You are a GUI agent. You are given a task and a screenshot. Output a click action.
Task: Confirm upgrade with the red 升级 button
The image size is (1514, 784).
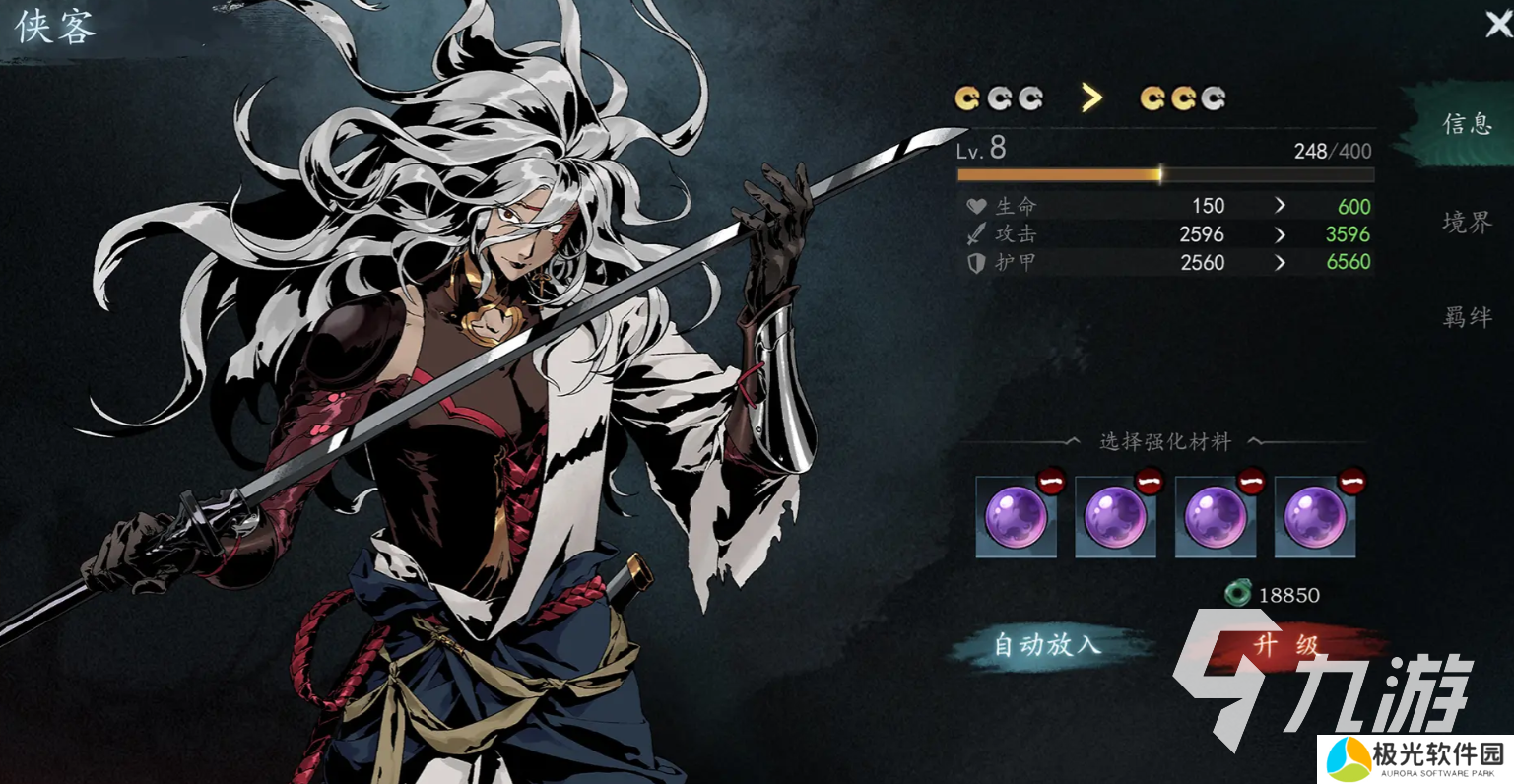pos(1284,646)
